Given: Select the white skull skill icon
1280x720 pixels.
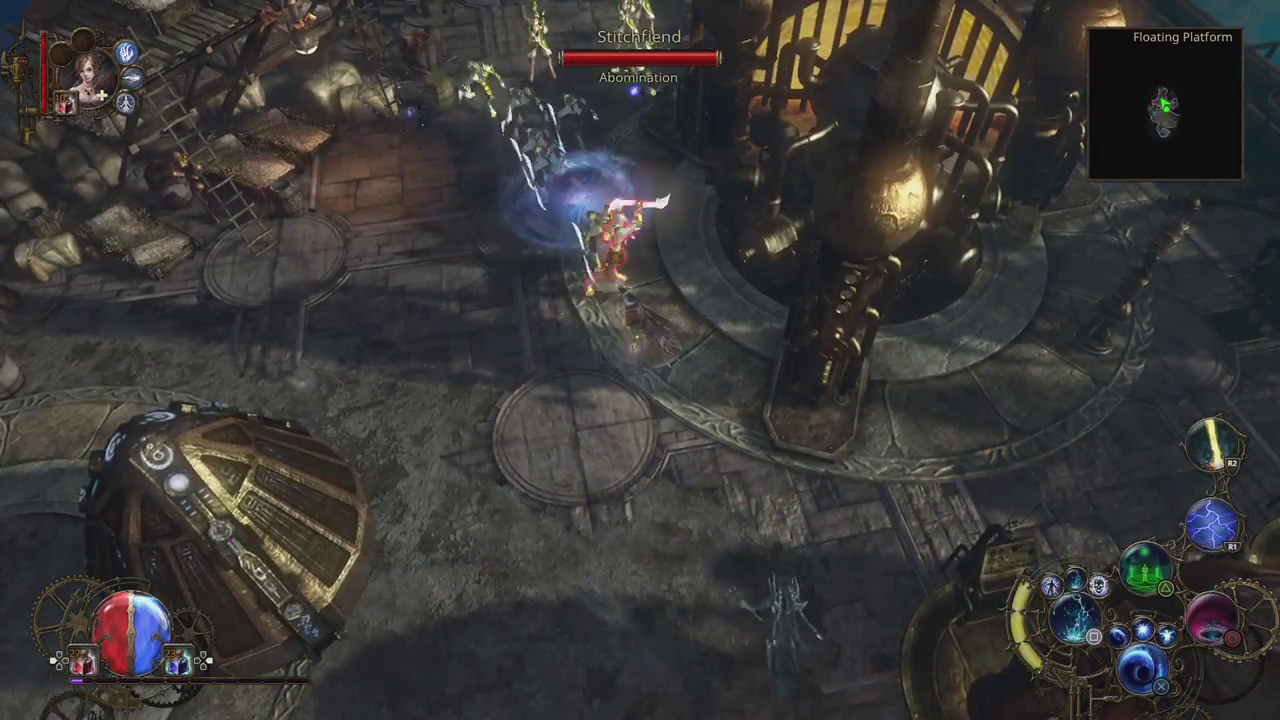Looking at the screenshot, I should tap(1098, 586).
